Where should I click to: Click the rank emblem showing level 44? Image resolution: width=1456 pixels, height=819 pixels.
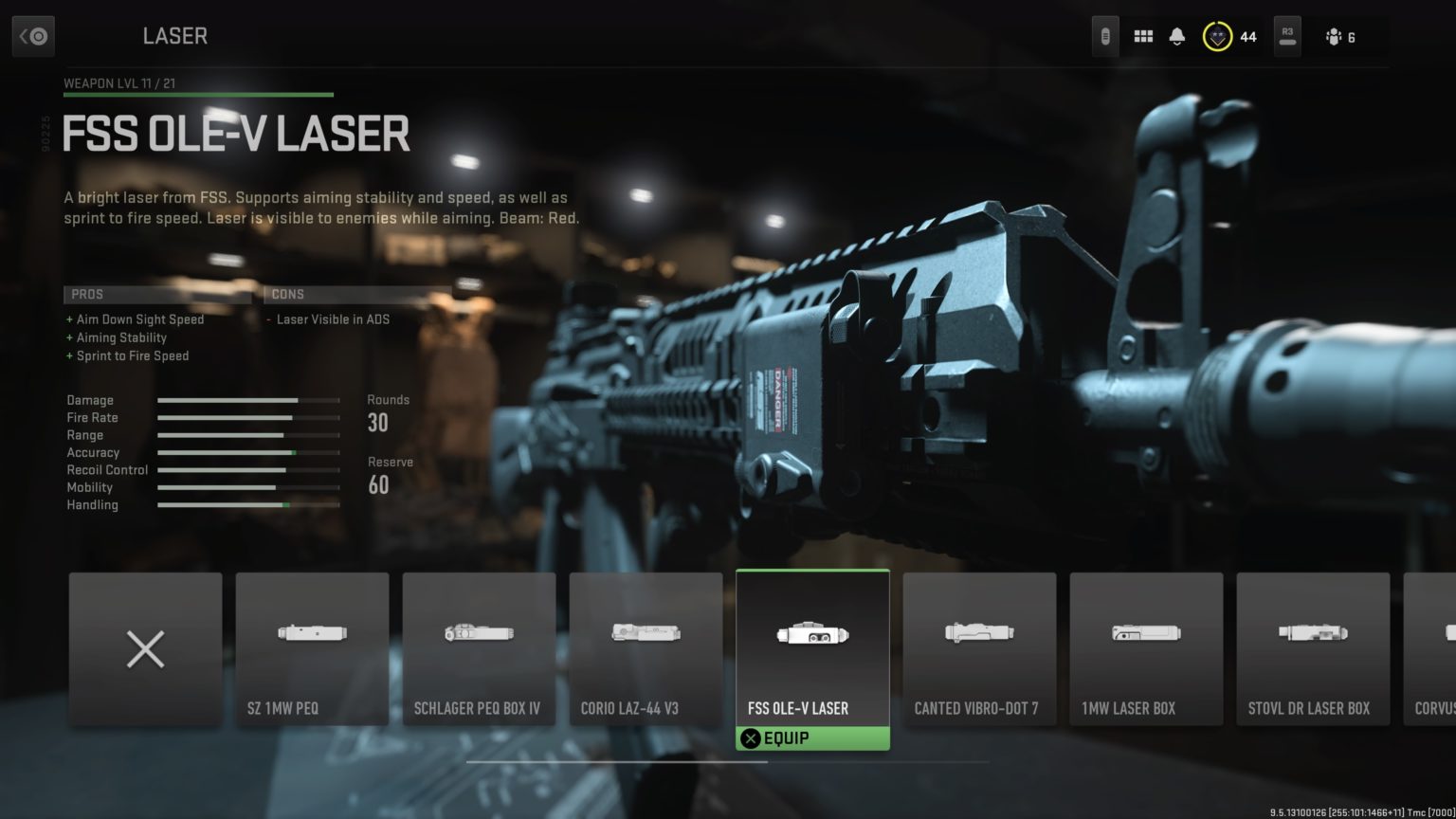1216,36
